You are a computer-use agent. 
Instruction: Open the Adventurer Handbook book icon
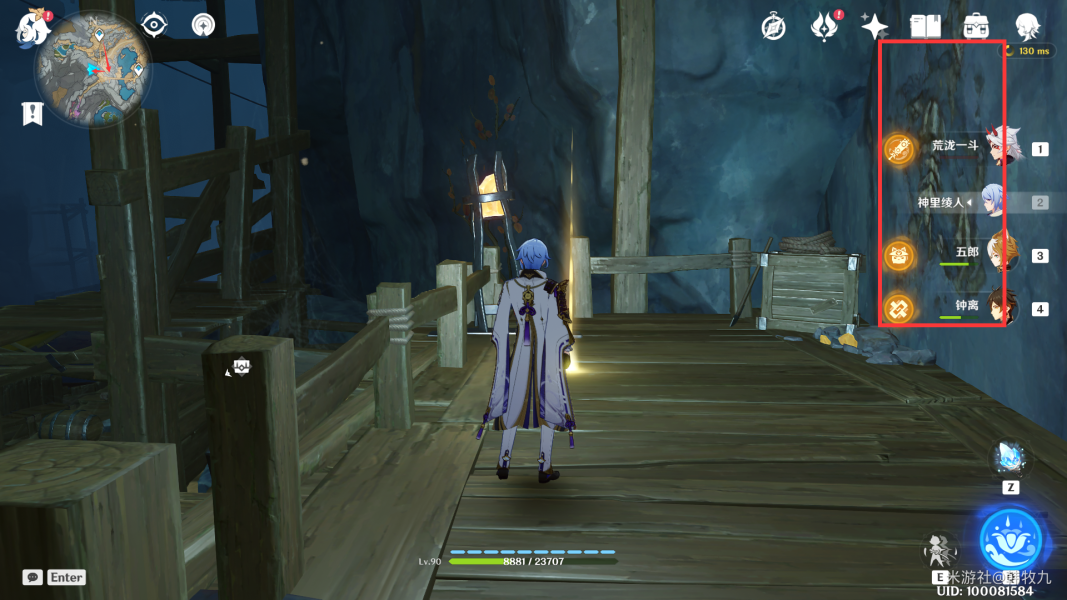pos(925,27)
